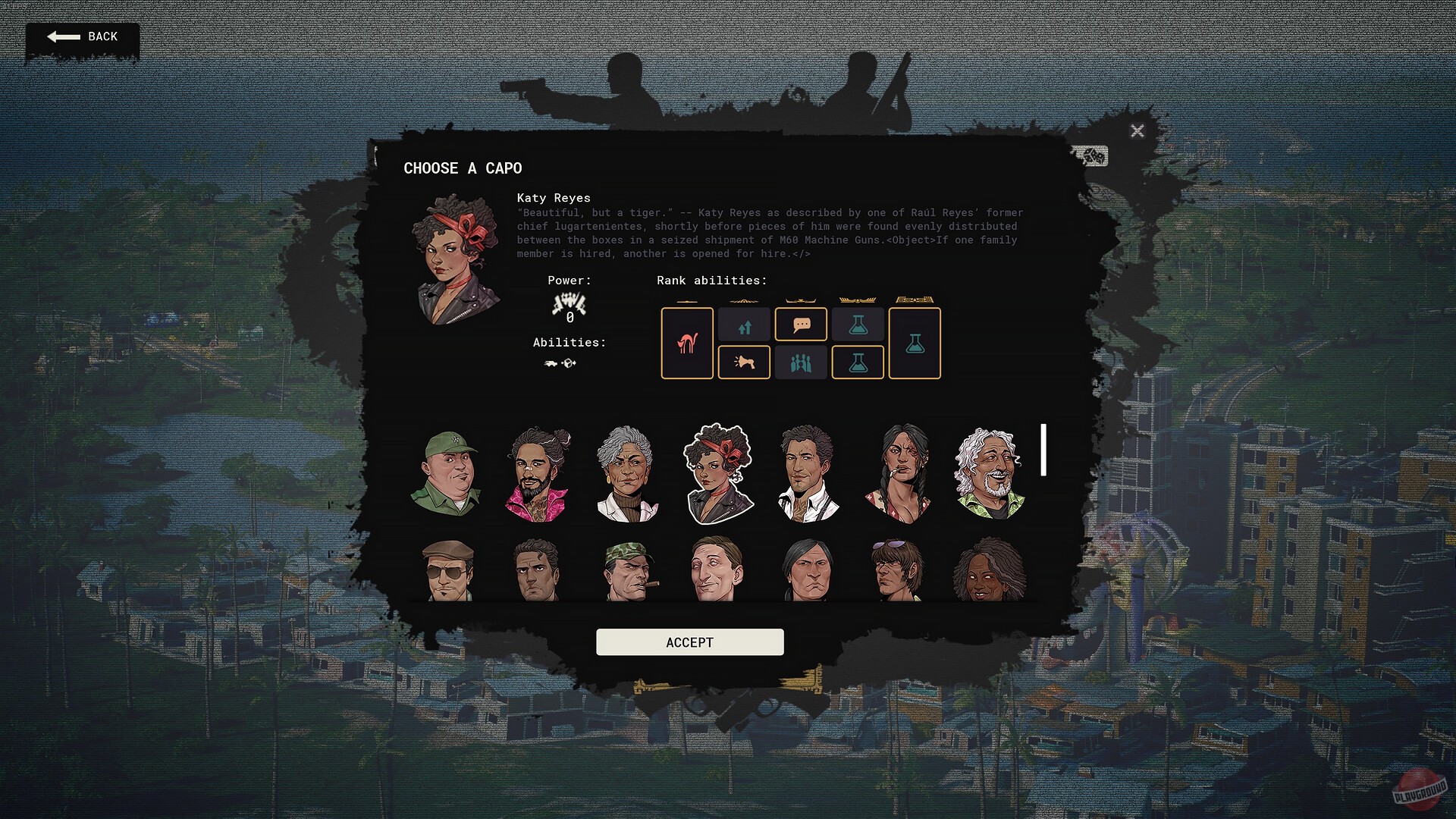This screenshot has height=819, width=1456.
Task: Select the speech bubble rank ability
Action: 801,324
